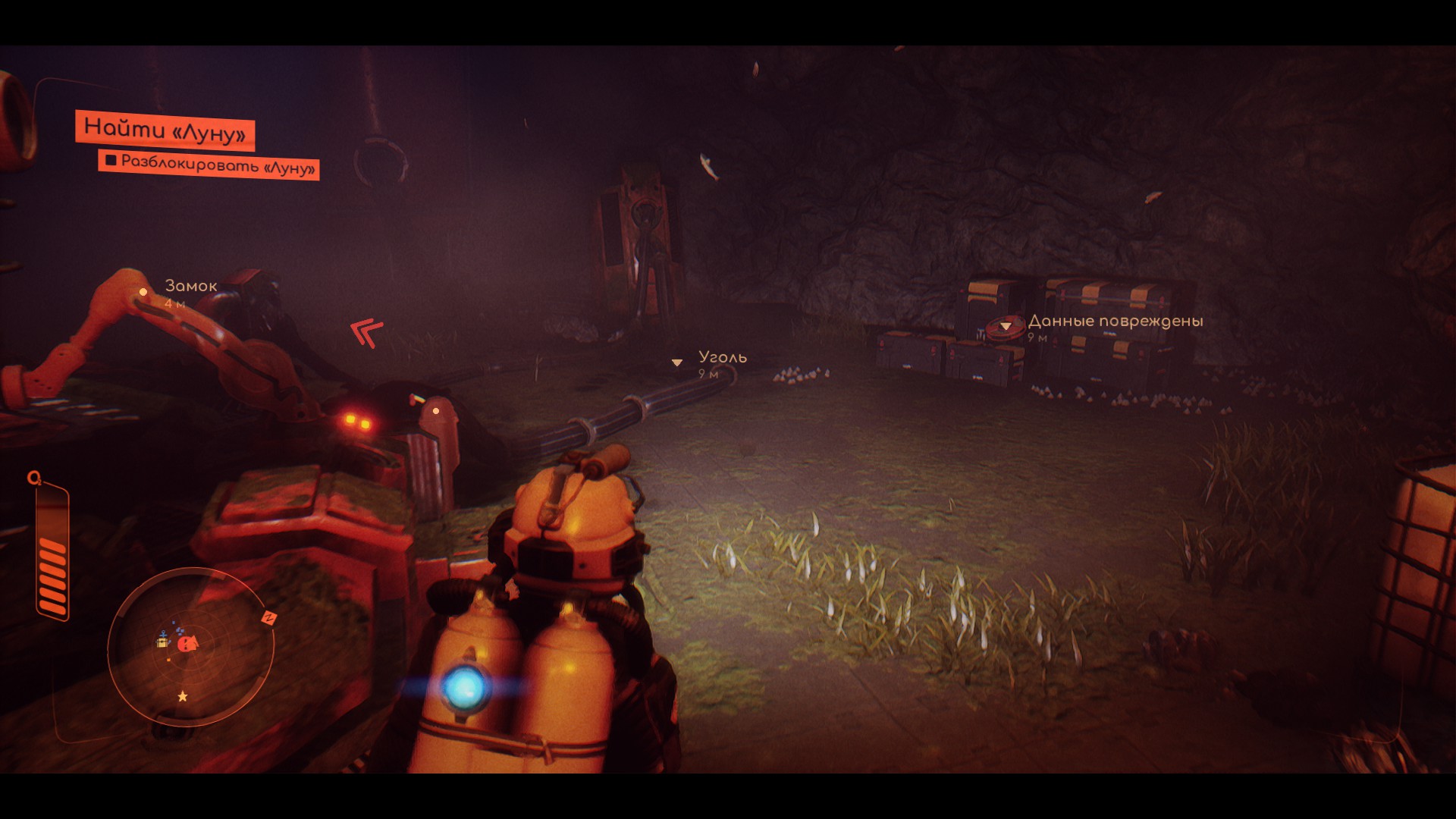
Task: Click the «Данные повреждены» marker
Action: tap(1006, 326)
